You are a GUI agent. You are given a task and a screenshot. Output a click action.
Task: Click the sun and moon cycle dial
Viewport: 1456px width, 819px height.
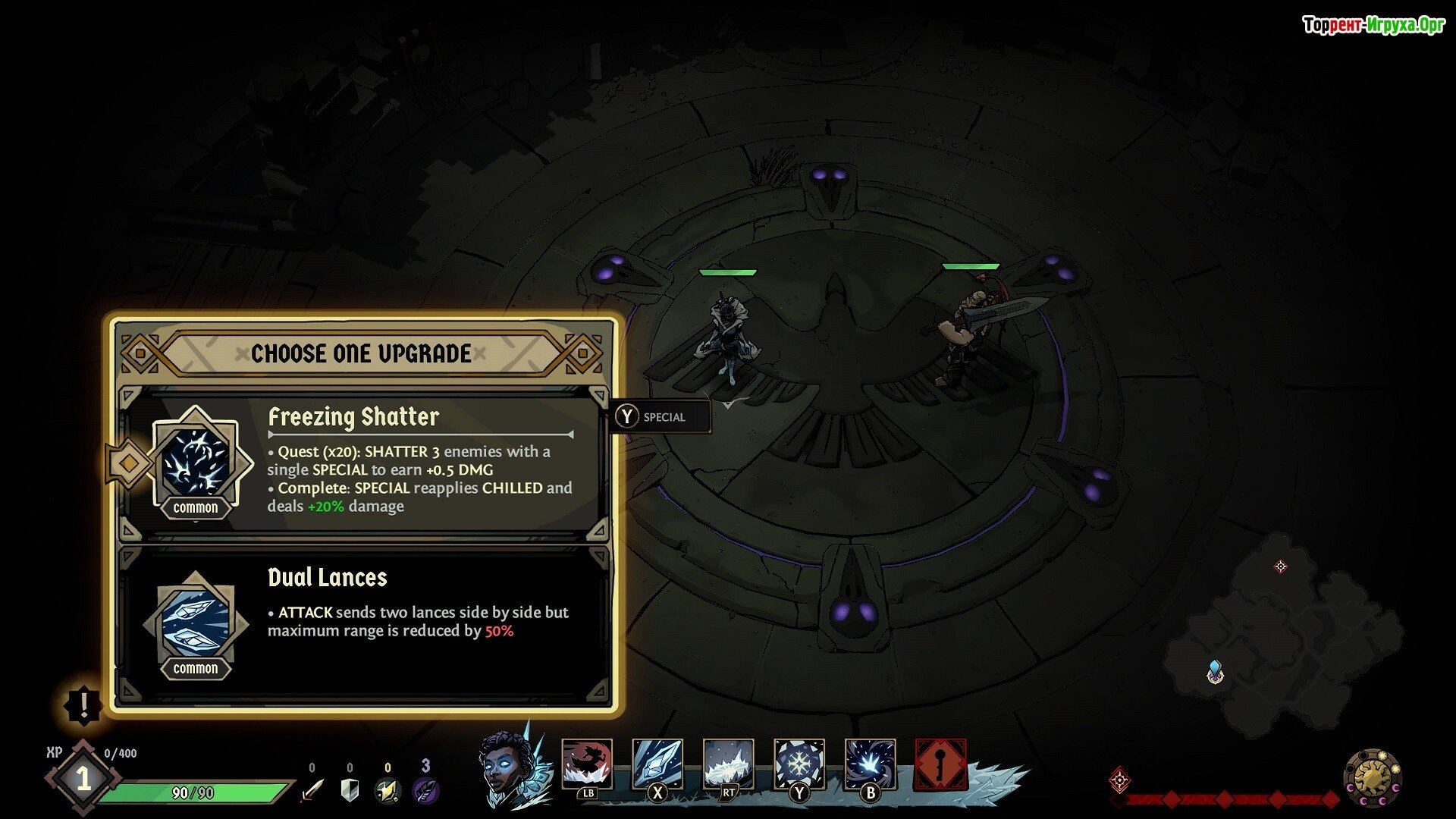pos(1373,778)
